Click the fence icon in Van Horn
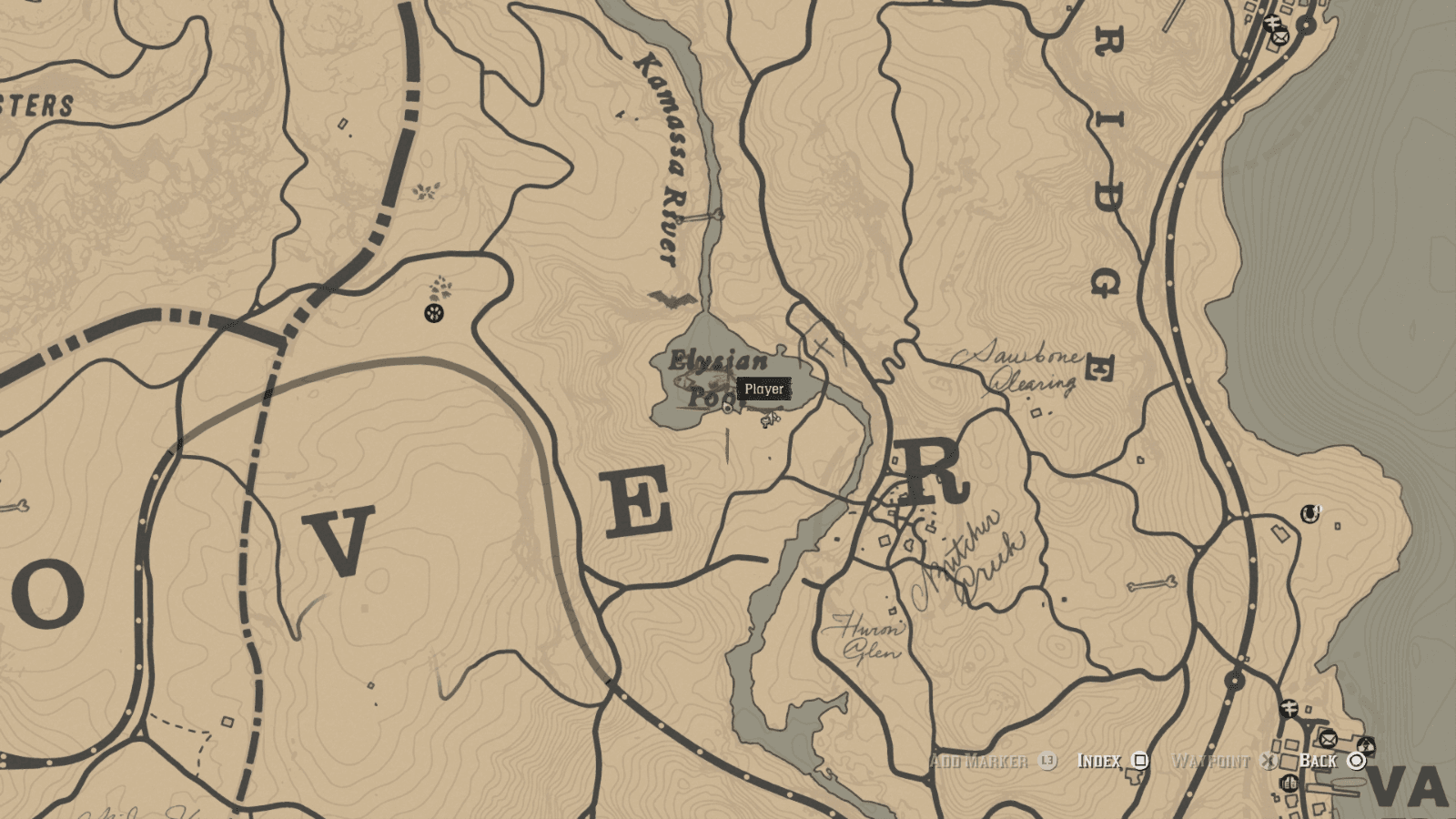The height and width of the screenshot is (819, 1456). [1366, 746]
